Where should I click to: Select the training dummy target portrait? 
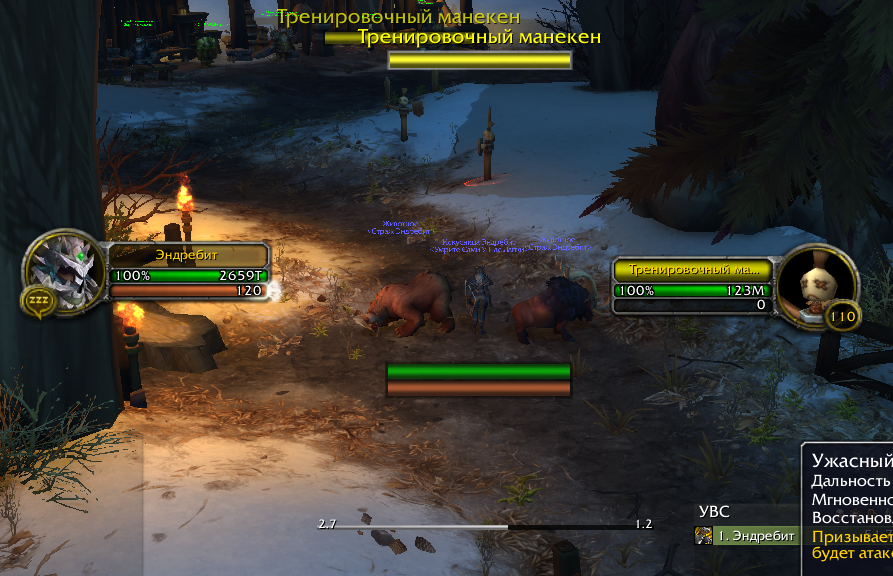817,284
